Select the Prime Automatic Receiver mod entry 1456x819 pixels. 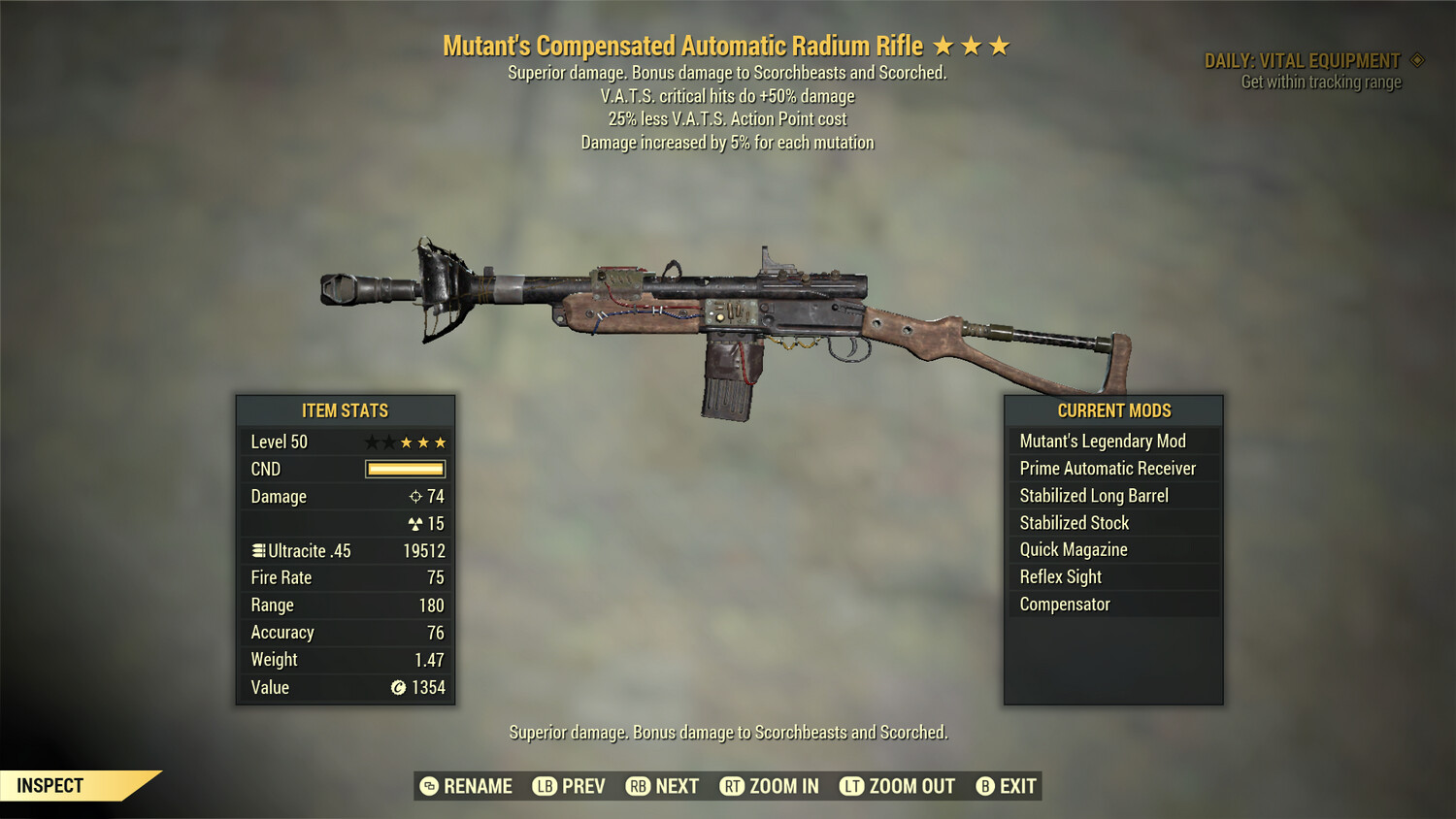[x=1107, y=468]
